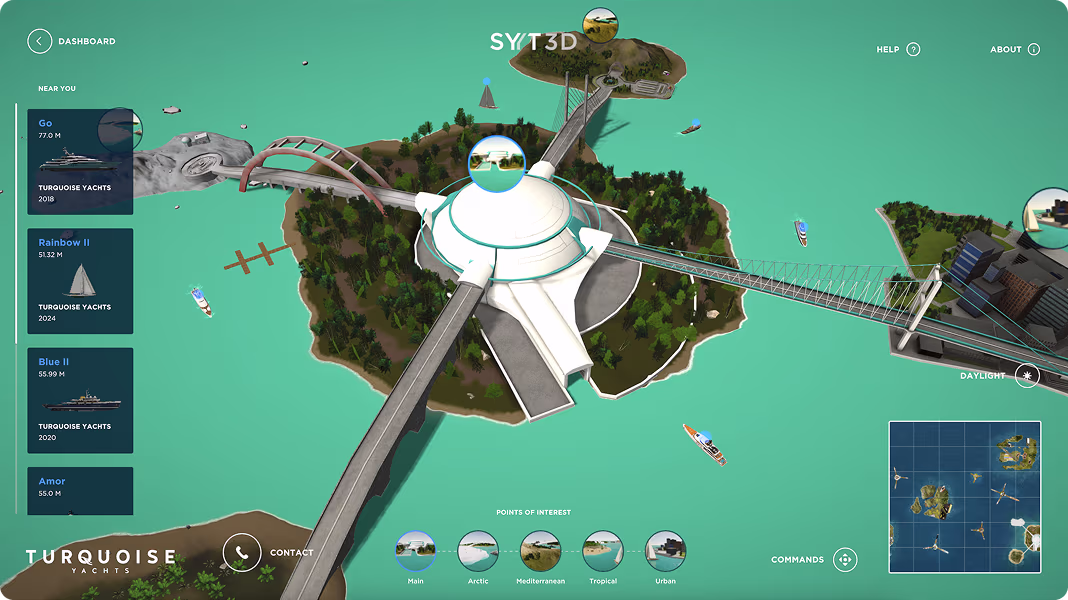Toggle the Daylight setting
The width and height of the screenshot is (1068, 600).
point(1027,376)
